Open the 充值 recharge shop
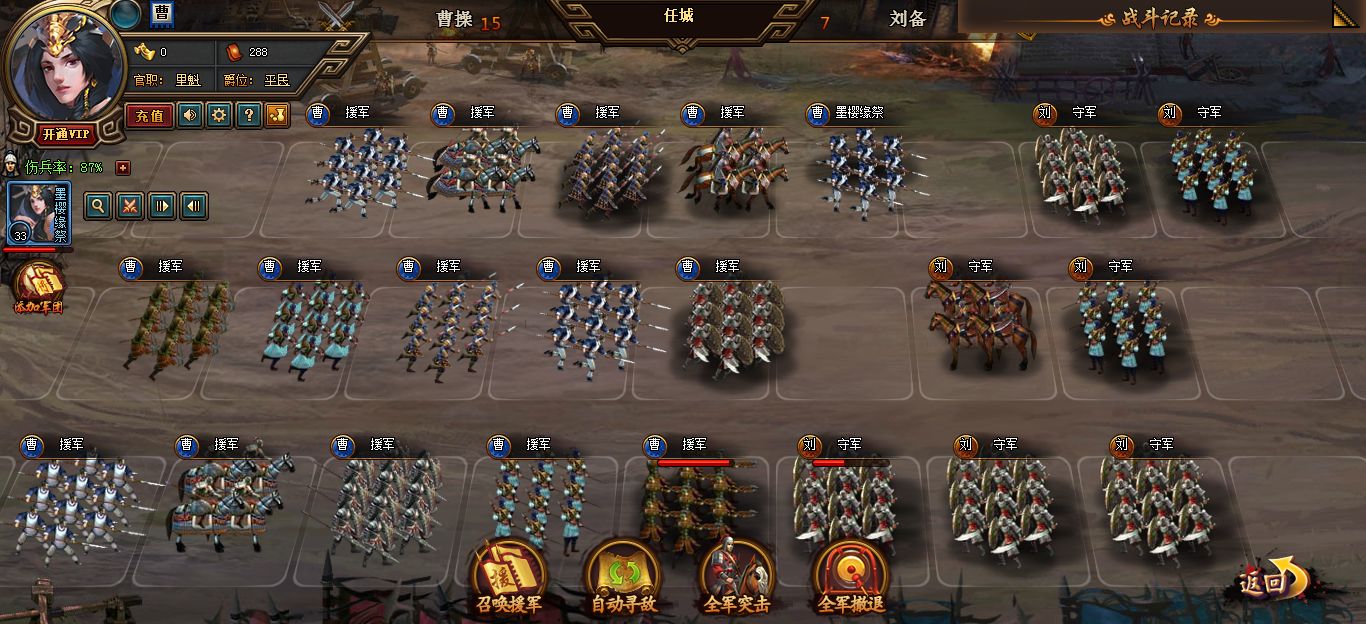This screenshot has height=624, width=1366. 149,115
